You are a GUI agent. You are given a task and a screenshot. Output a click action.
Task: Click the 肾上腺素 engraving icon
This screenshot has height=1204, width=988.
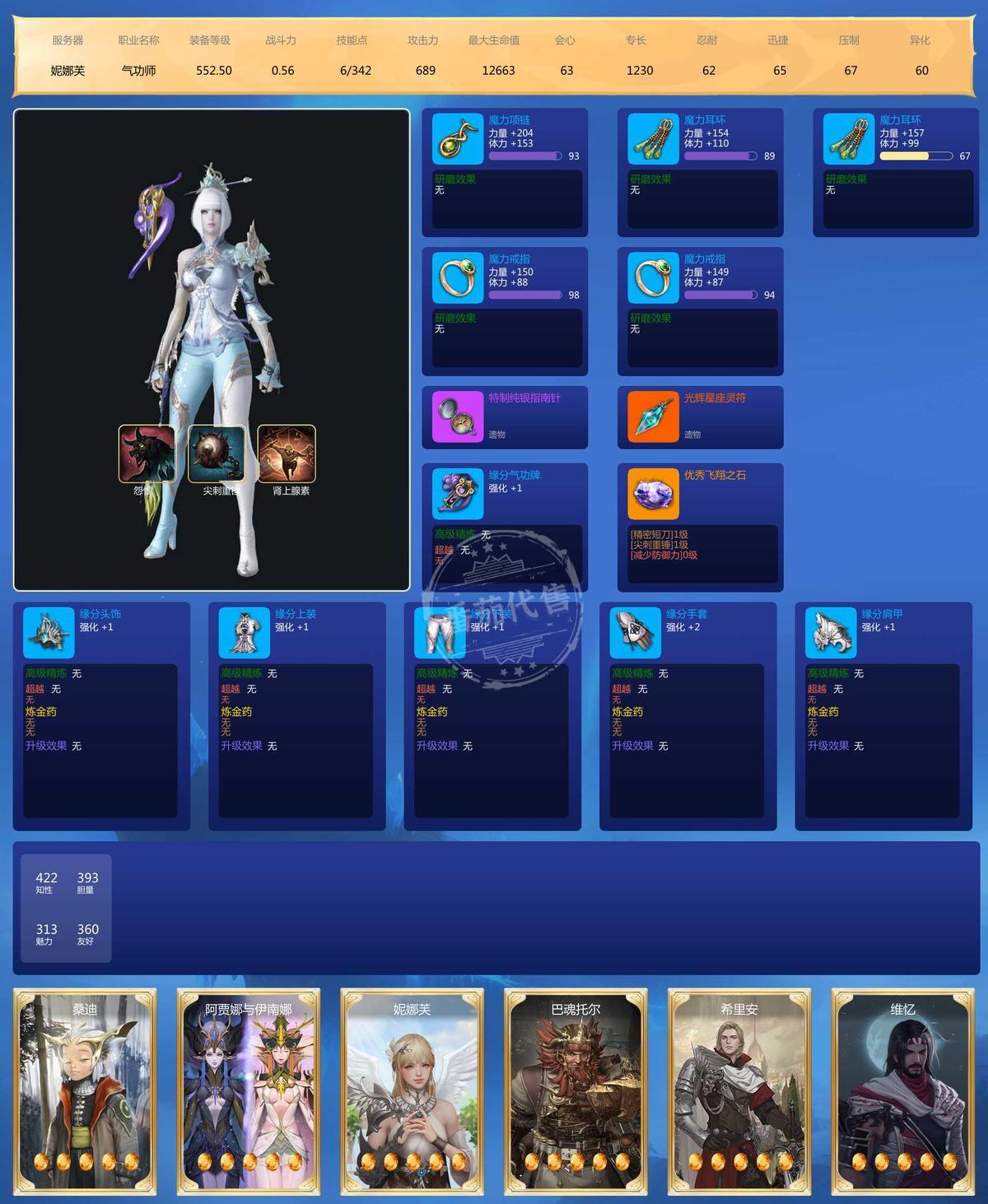click(x=287, y=453)
